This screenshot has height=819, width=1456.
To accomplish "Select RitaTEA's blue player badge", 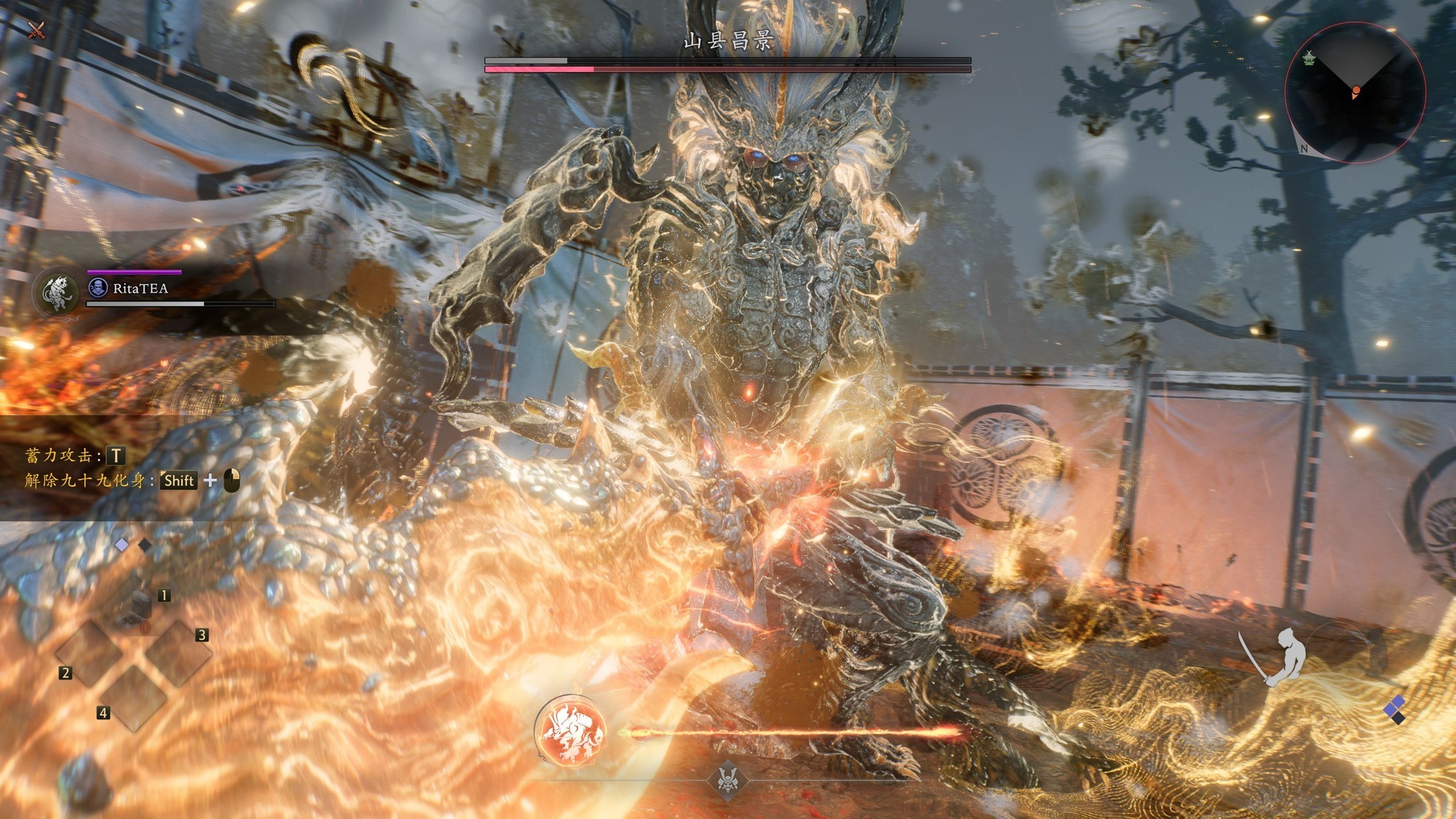I will [98, 288].
